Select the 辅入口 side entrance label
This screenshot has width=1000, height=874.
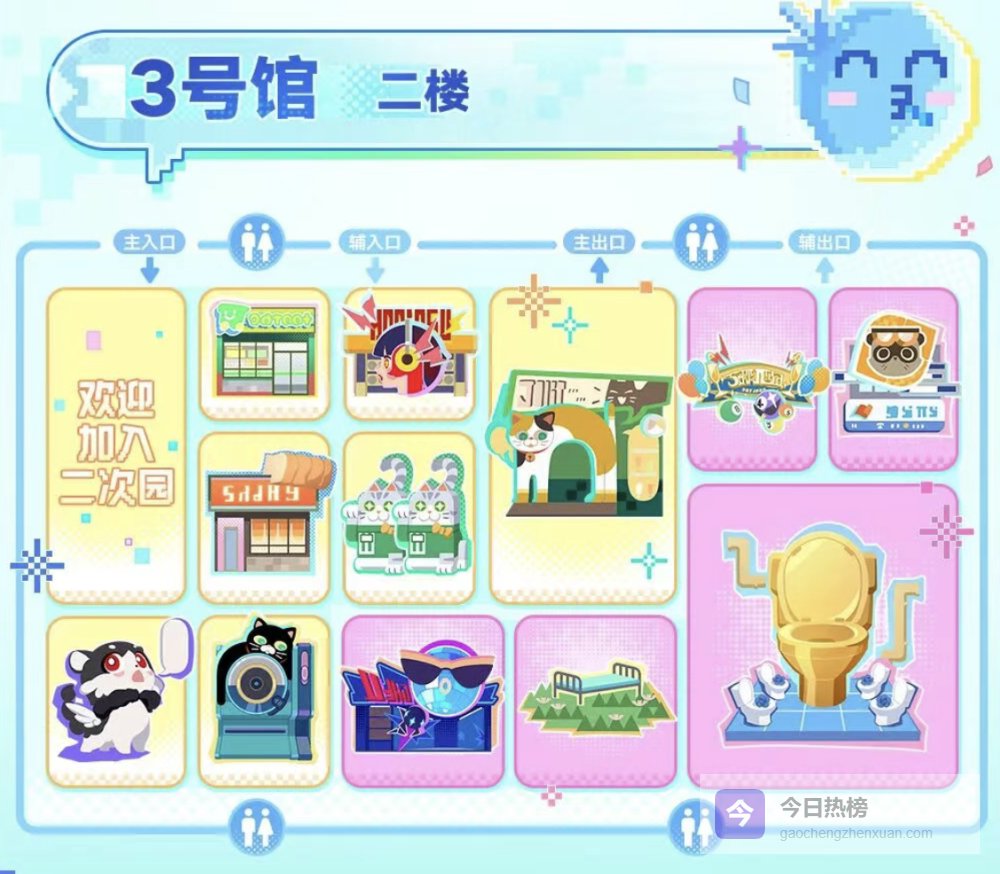pos(375,243)
